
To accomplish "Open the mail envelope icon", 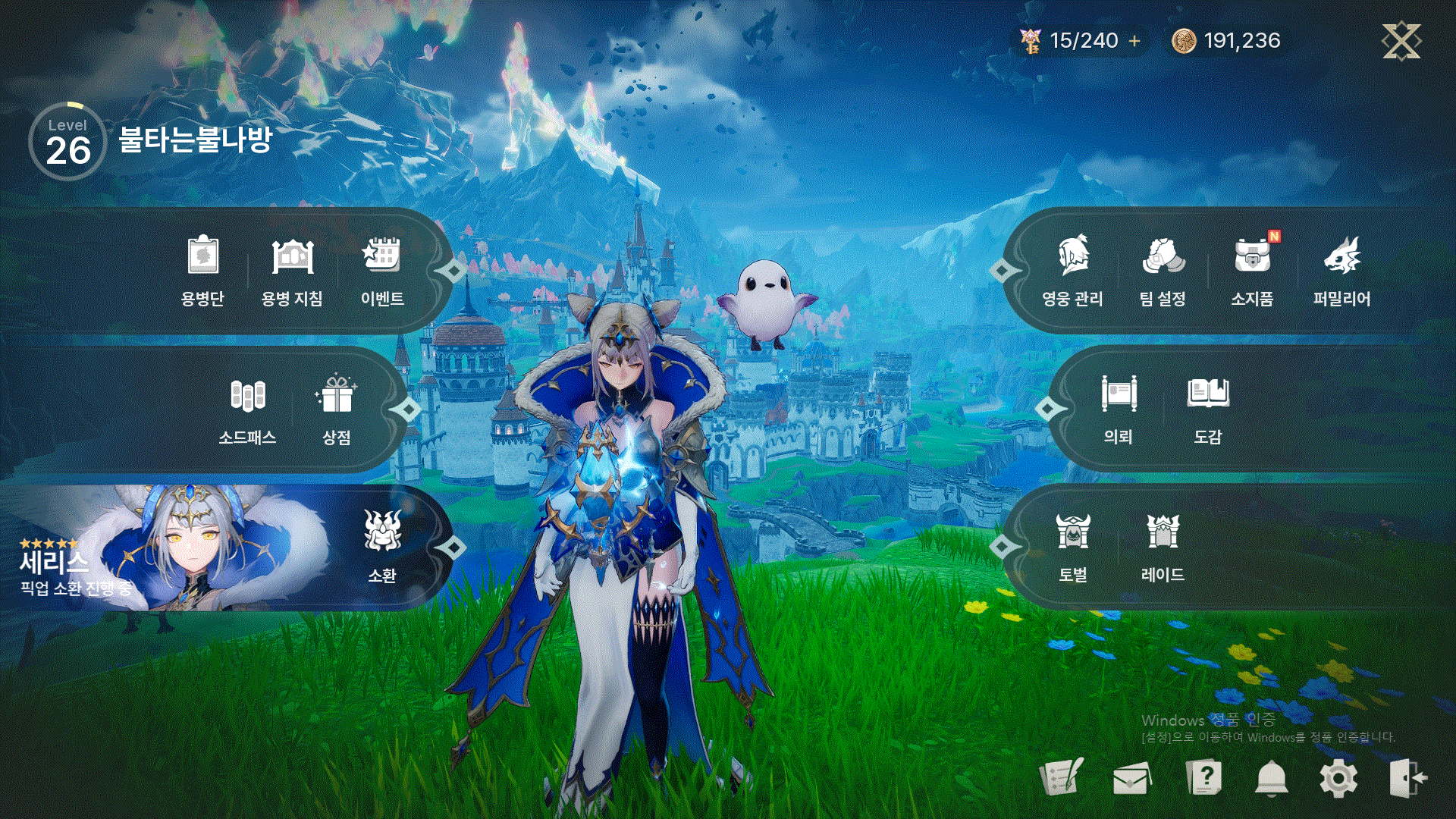I will coord(1131,778).
